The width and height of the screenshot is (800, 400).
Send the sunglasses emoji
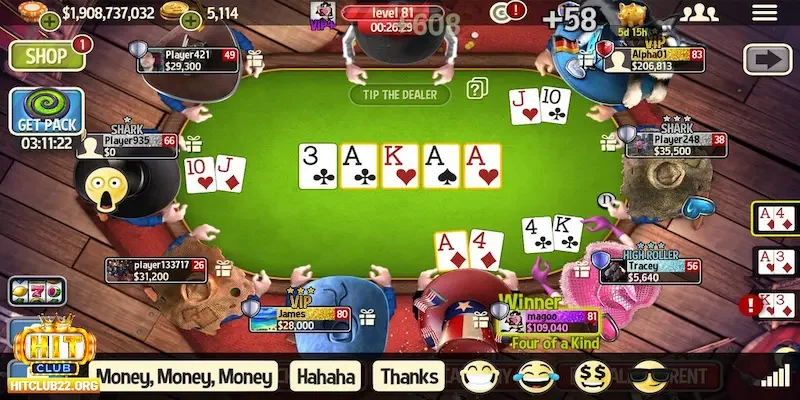tap(649, 377)
